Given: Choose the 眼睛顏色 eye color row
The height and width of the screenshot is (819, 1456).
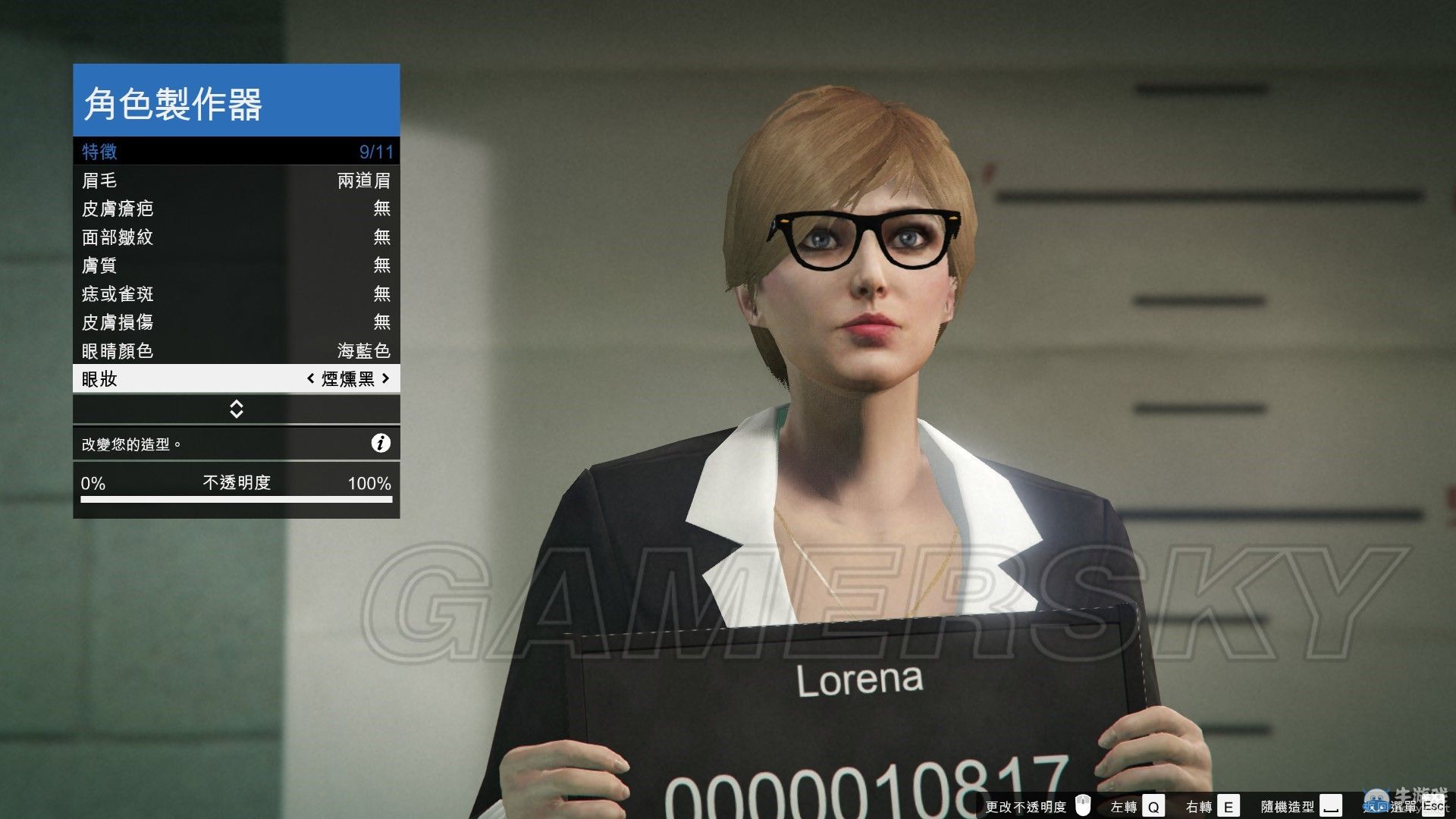Looking at the screenshot, I should pos(236,350).
